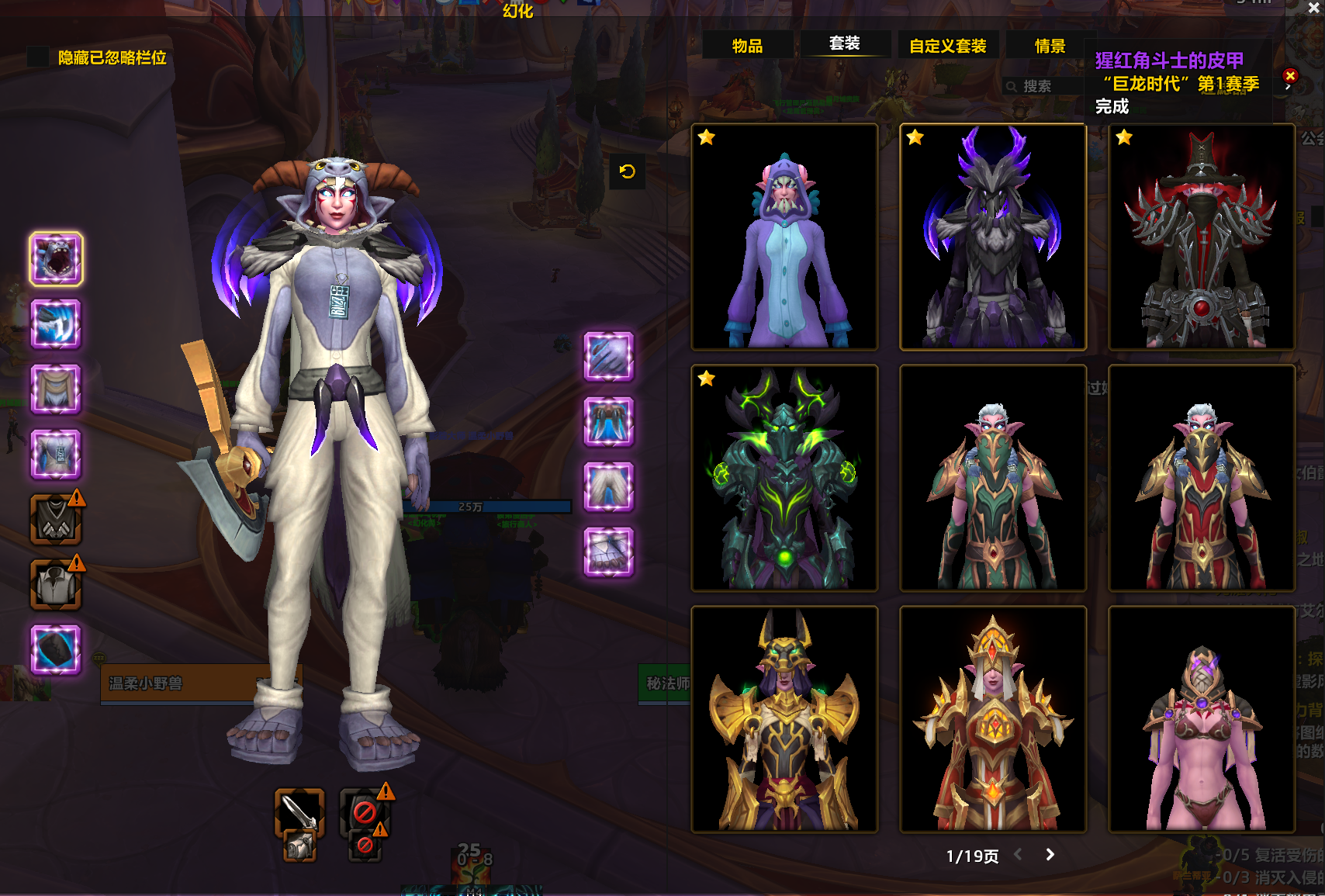Dismiss the red X on tooltip

(1290, 75)
